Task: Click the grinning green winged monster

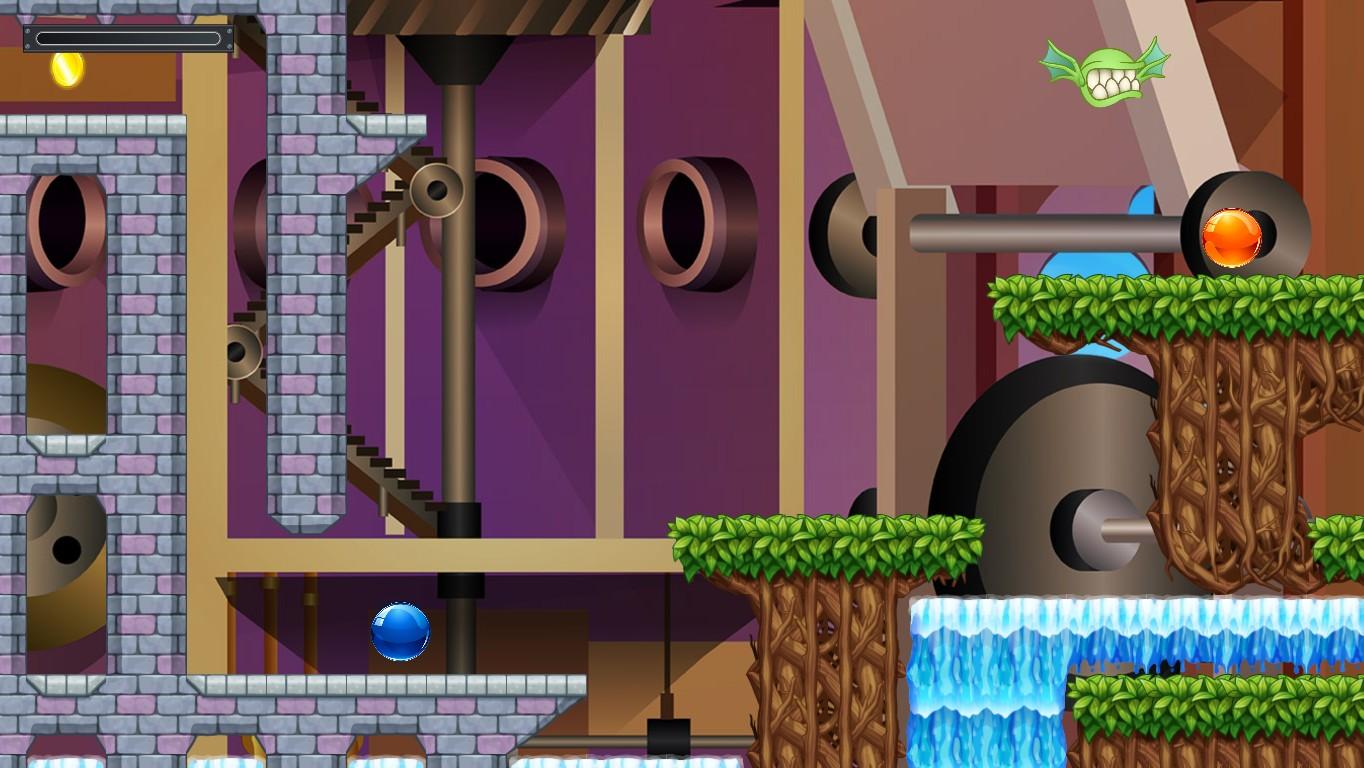Action: pos(1105,64)
